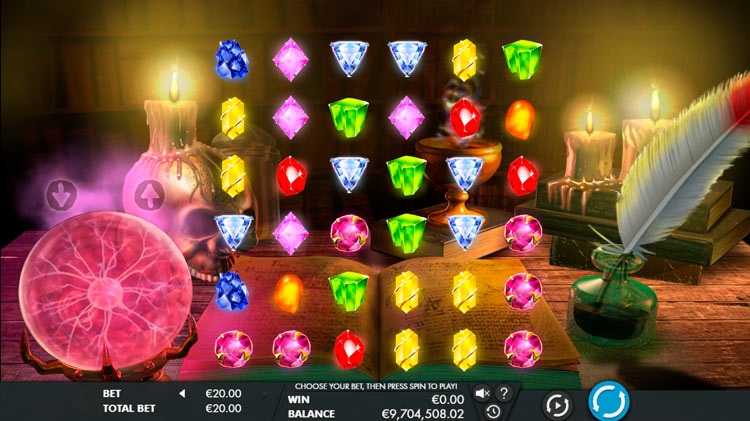
Task: Mute the game sound
Action: [483, 393]
